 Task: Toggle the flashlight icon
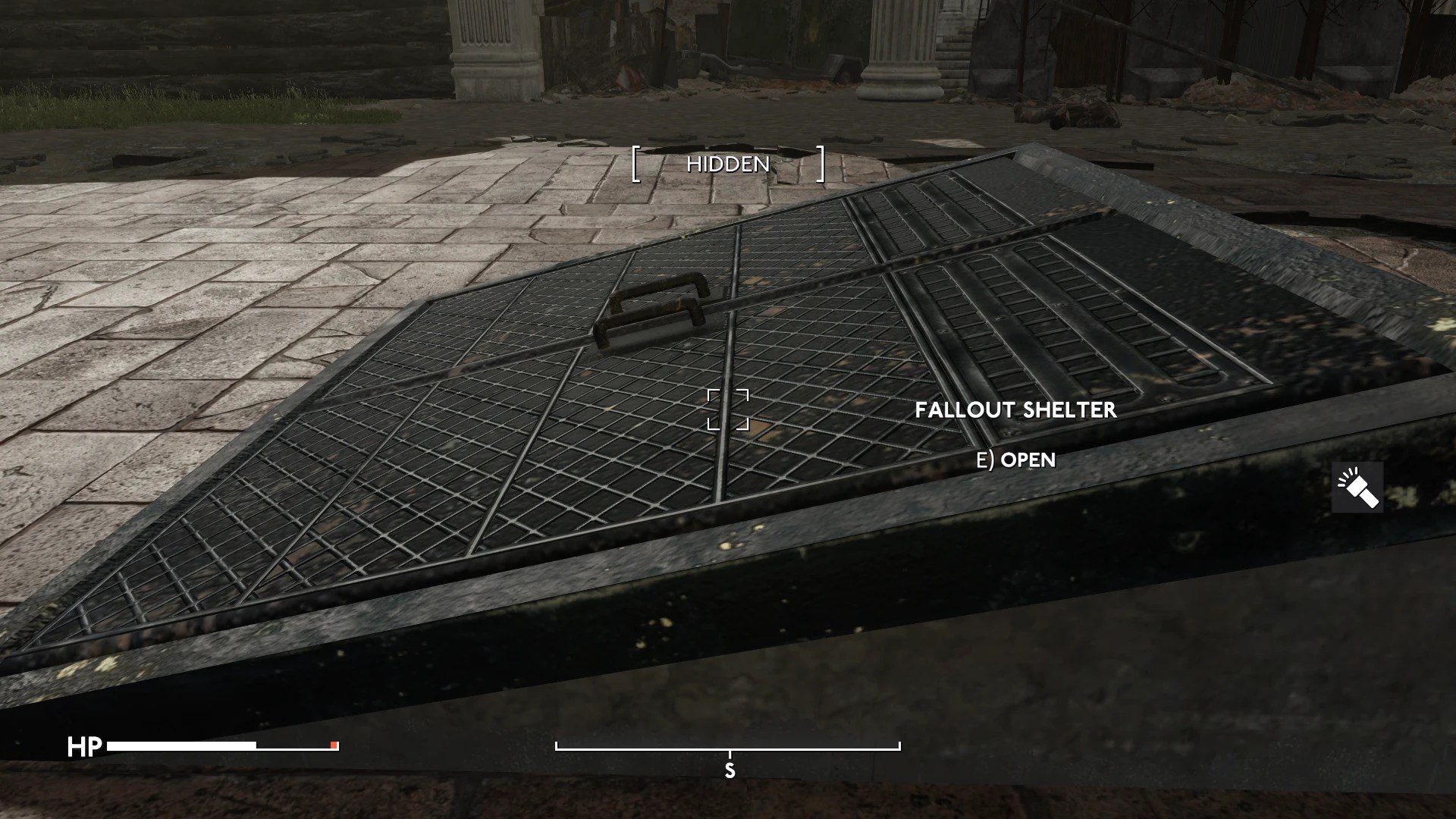click(x=1357, y=488)
